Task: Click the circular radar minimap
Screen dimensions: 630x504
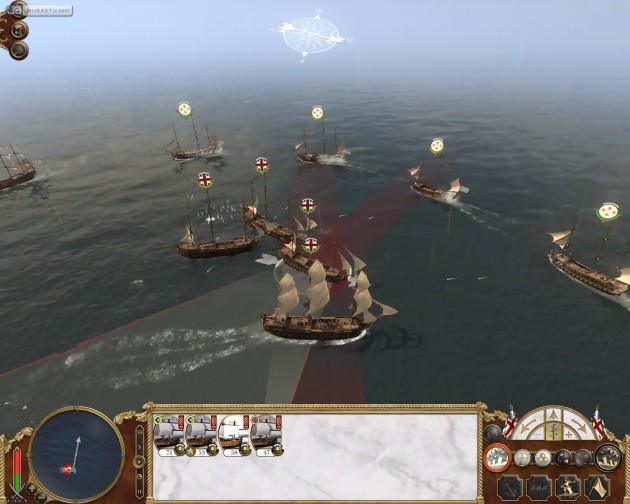Action: tap(76, 452)
